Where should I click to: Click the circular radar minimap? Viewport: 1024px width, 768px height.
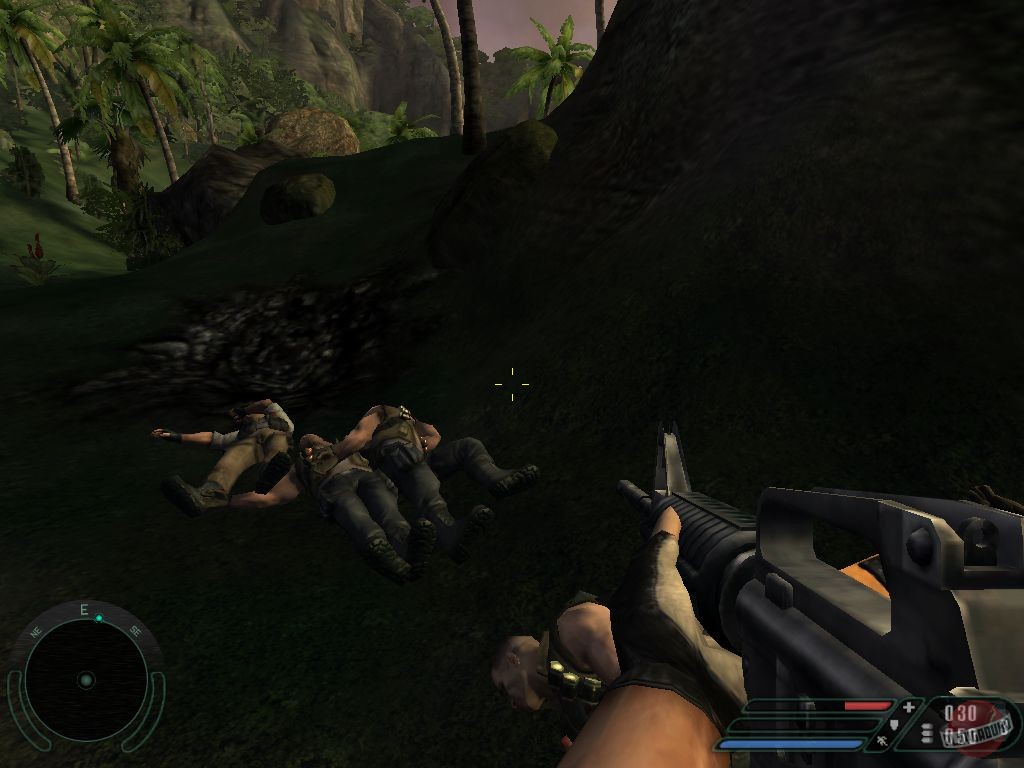pyautogui.click(x=85, y=680)
